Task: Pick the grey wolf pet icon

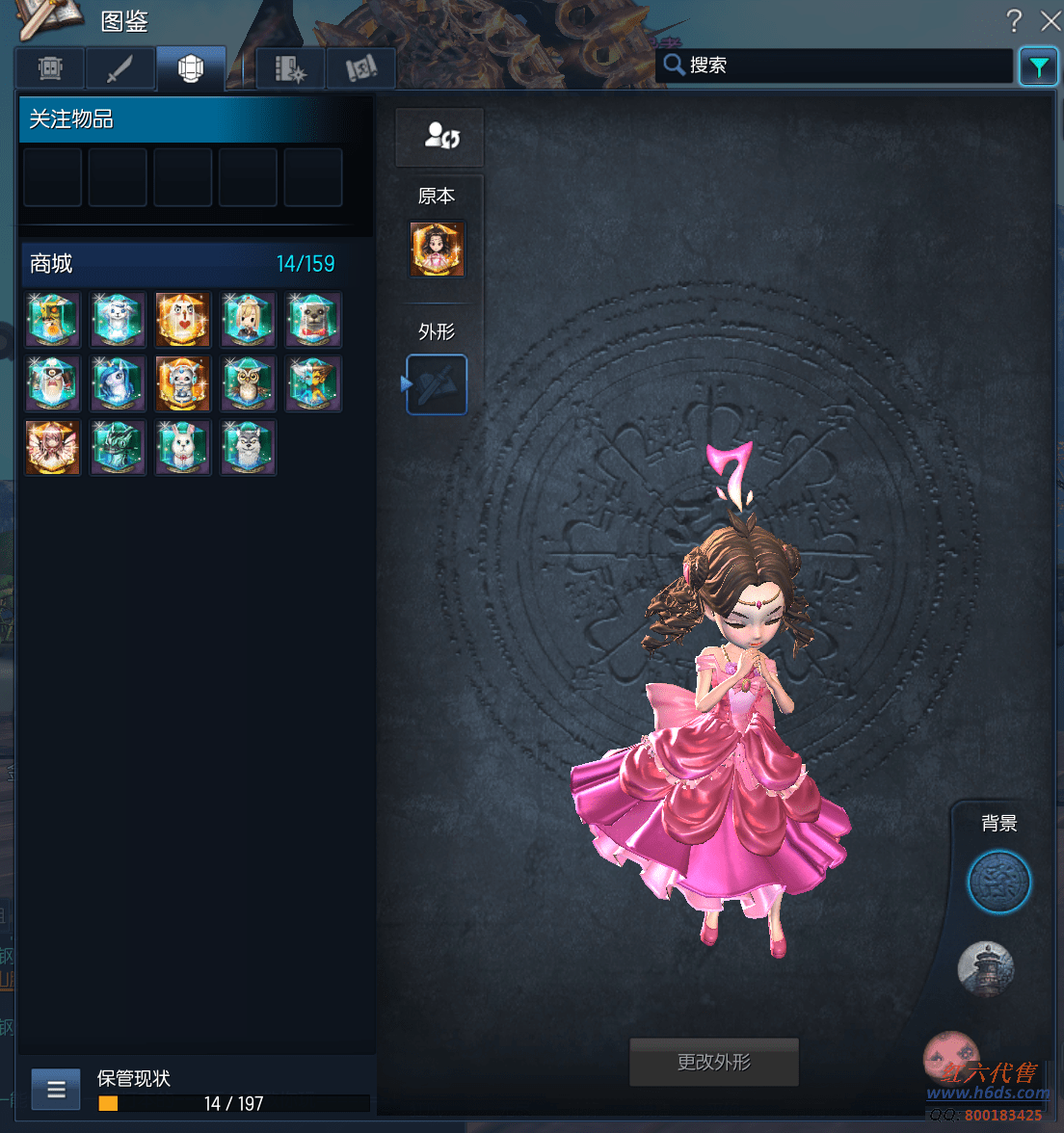Action: (248, 447)
